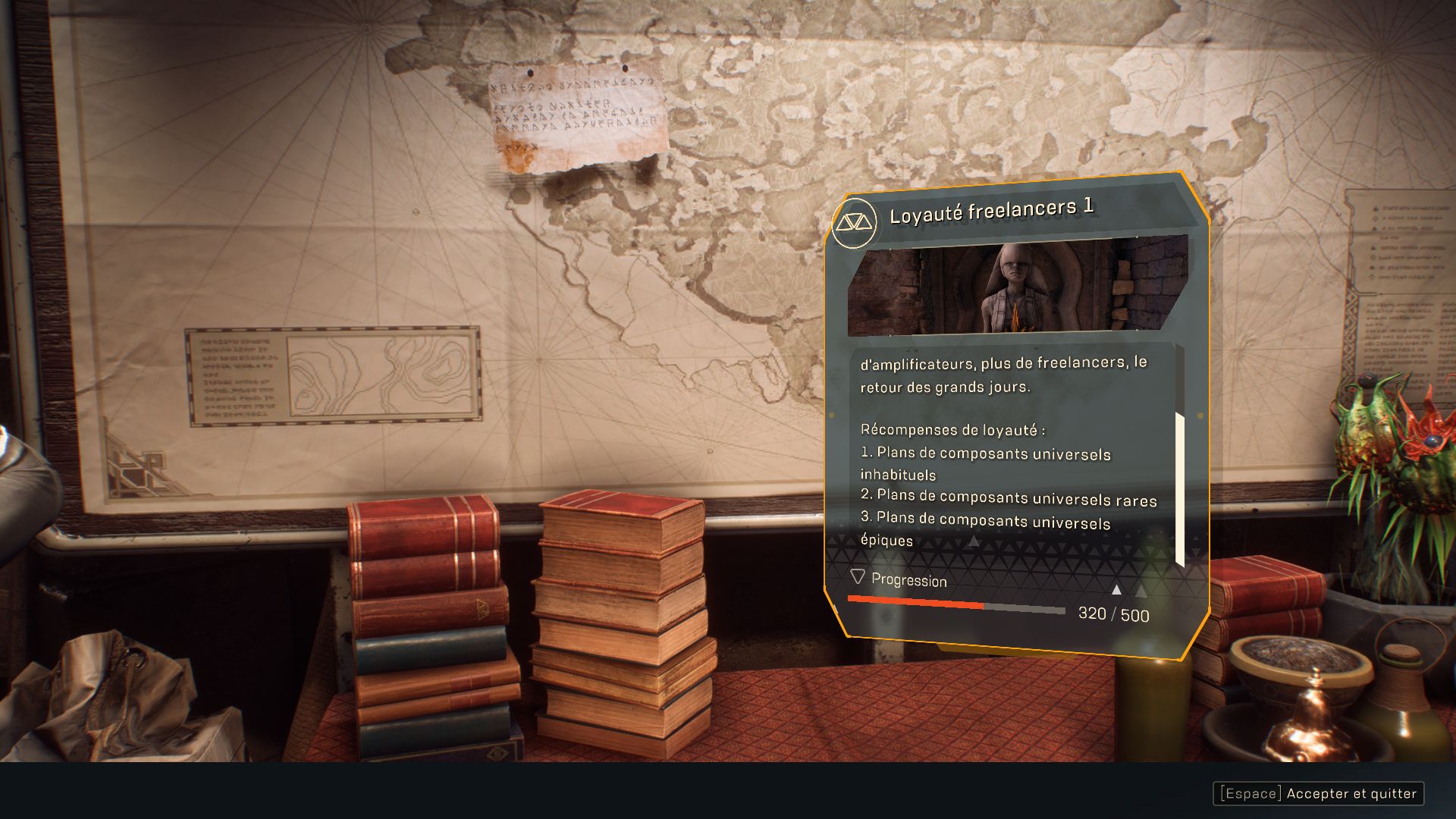Open the Loyauté freelancers banner image
This screenshot has height=819, width=1456.
1017,290
